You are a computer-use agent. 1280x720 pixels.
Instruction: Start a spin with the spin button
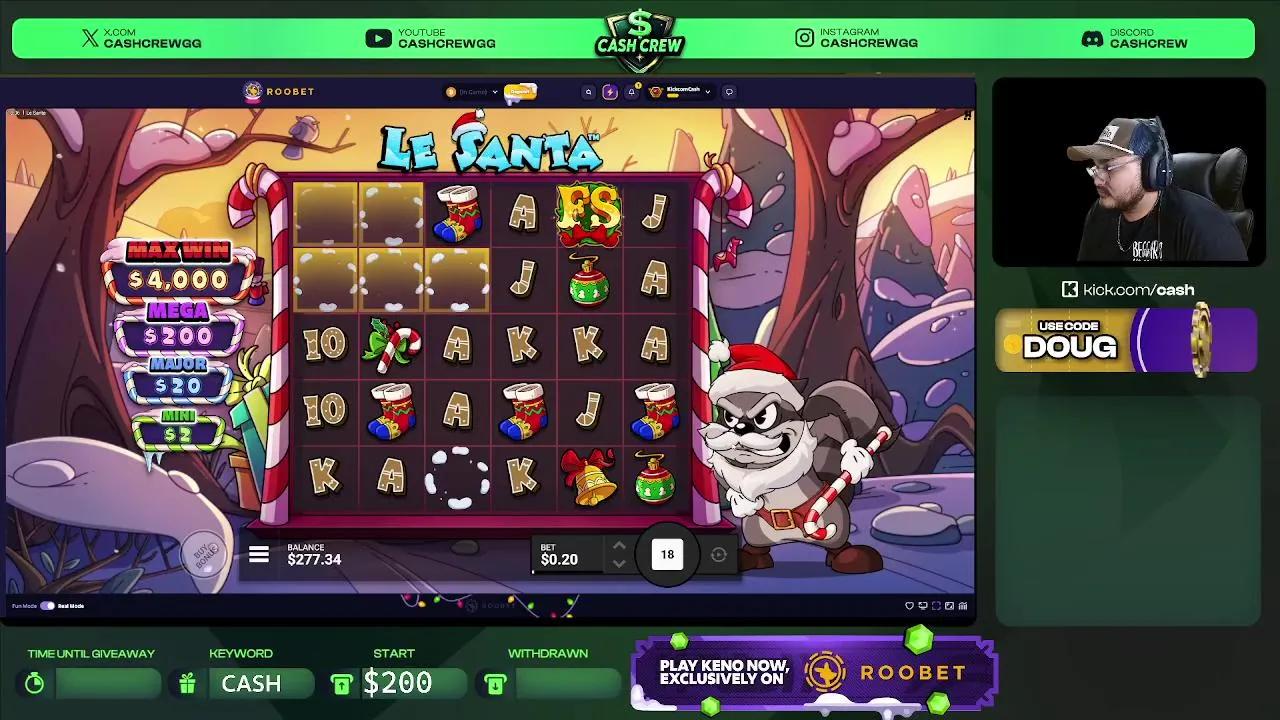pyautogui.click(x=667, y=554)
